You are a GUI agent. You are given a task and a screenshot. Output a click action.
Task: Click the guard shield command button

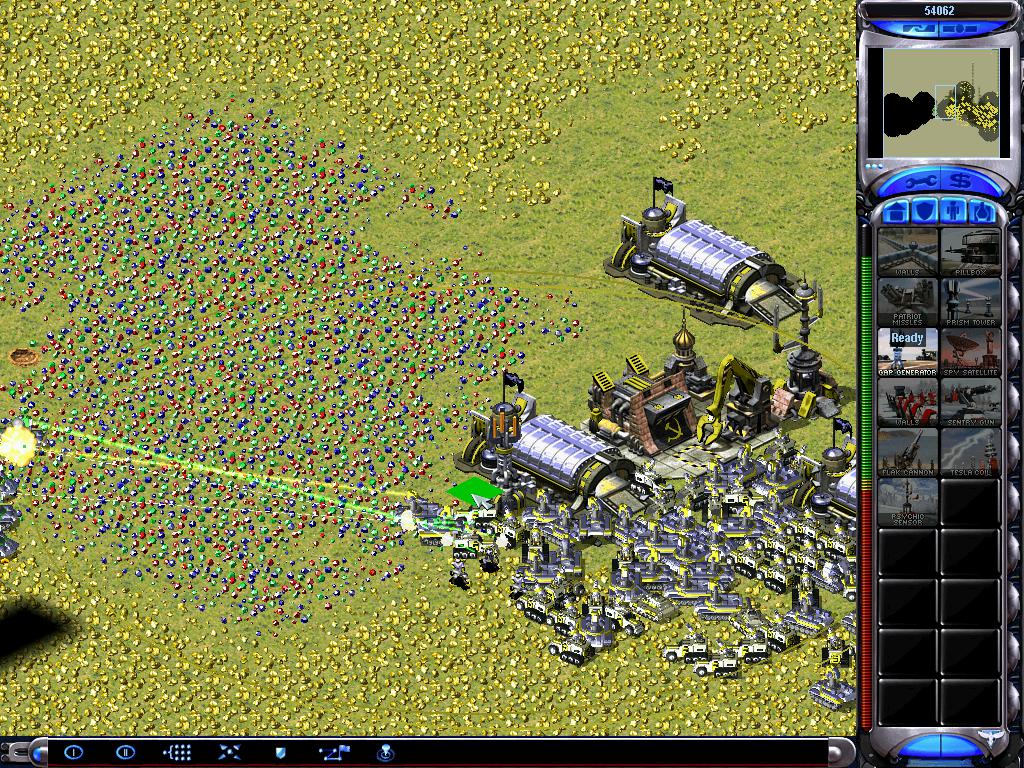pos(280,752)
